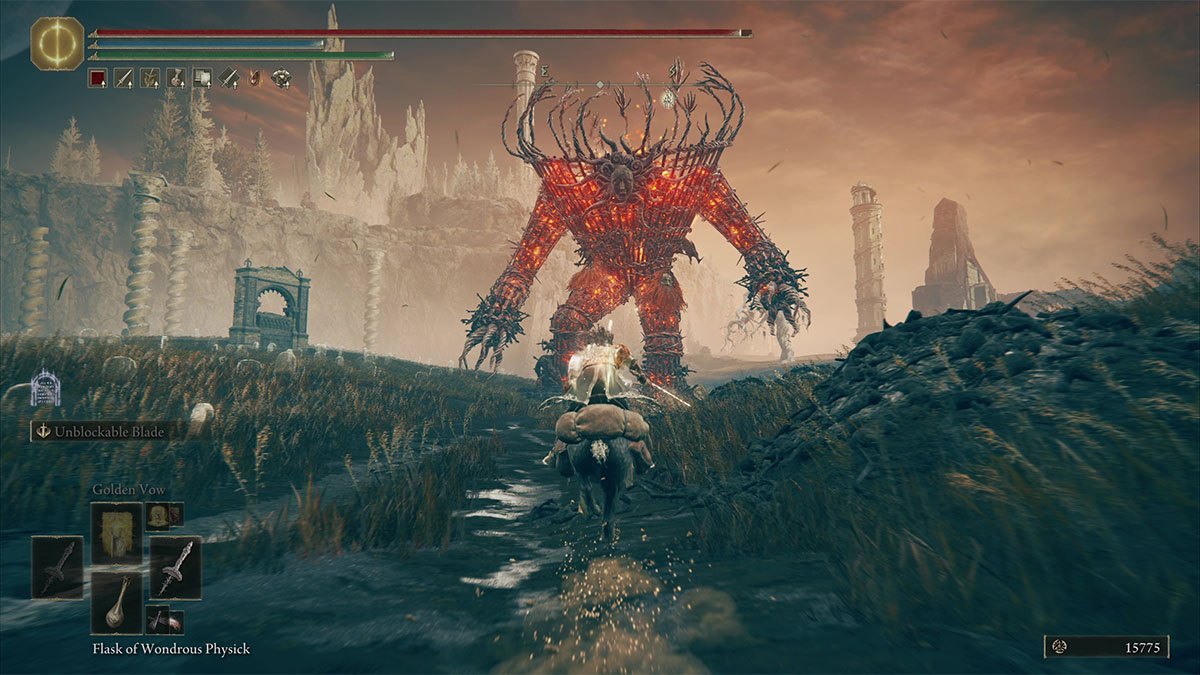
Task: Use the Flask of Wondrous Physick slot
Action: click(x=117, y=602)
